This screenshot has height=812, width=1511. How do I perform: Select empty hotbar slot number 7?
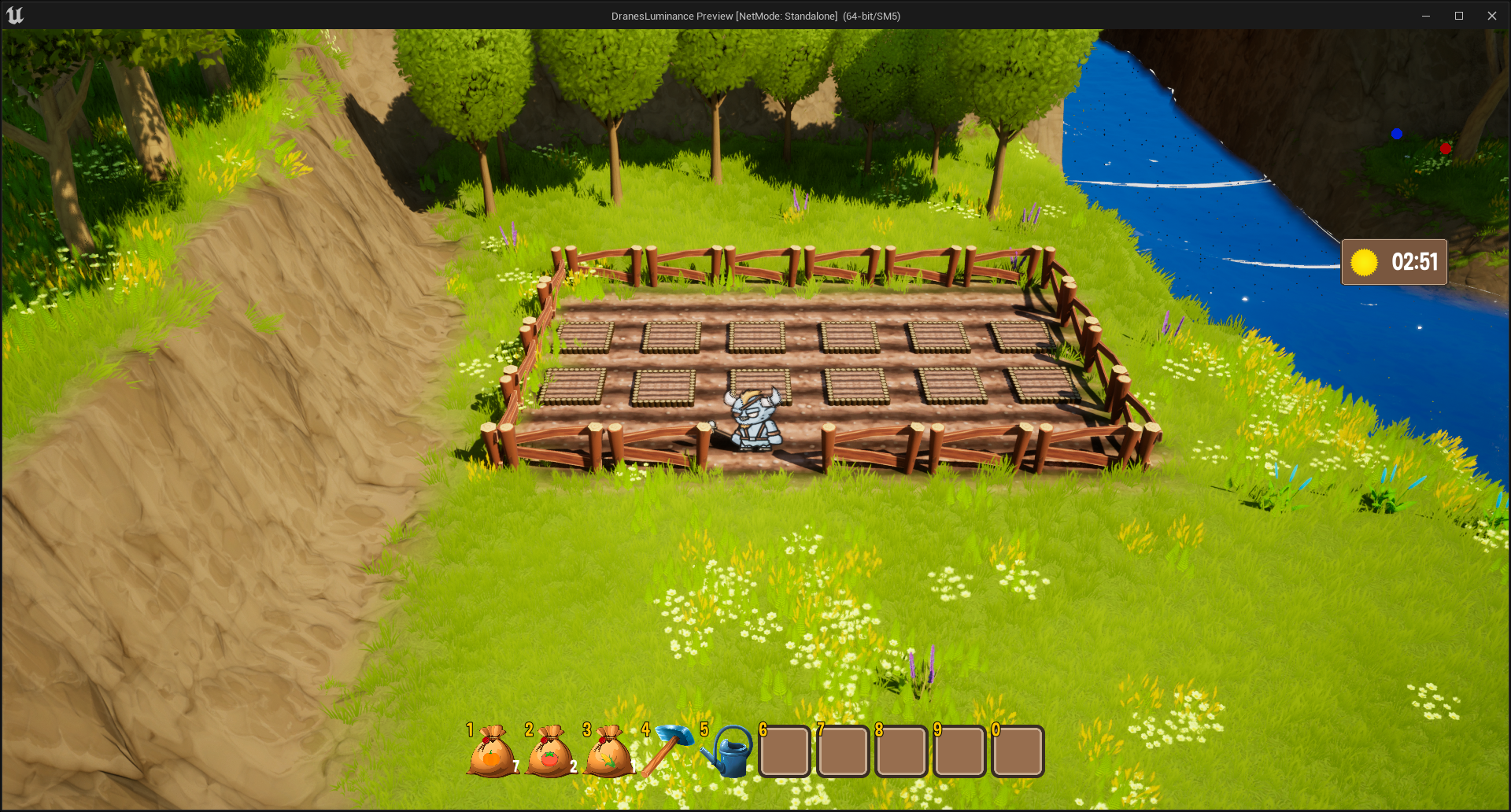click(843, 752)
